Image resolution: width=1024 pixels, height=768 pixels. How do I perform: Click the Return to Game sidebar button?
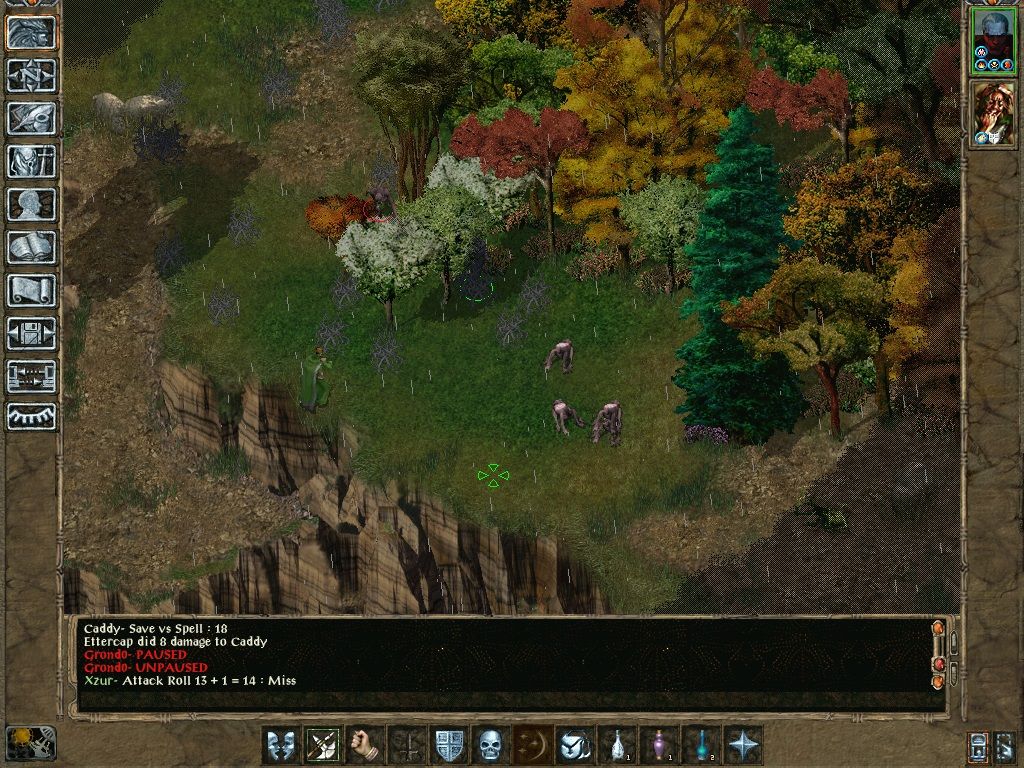[x=31, y=32]
